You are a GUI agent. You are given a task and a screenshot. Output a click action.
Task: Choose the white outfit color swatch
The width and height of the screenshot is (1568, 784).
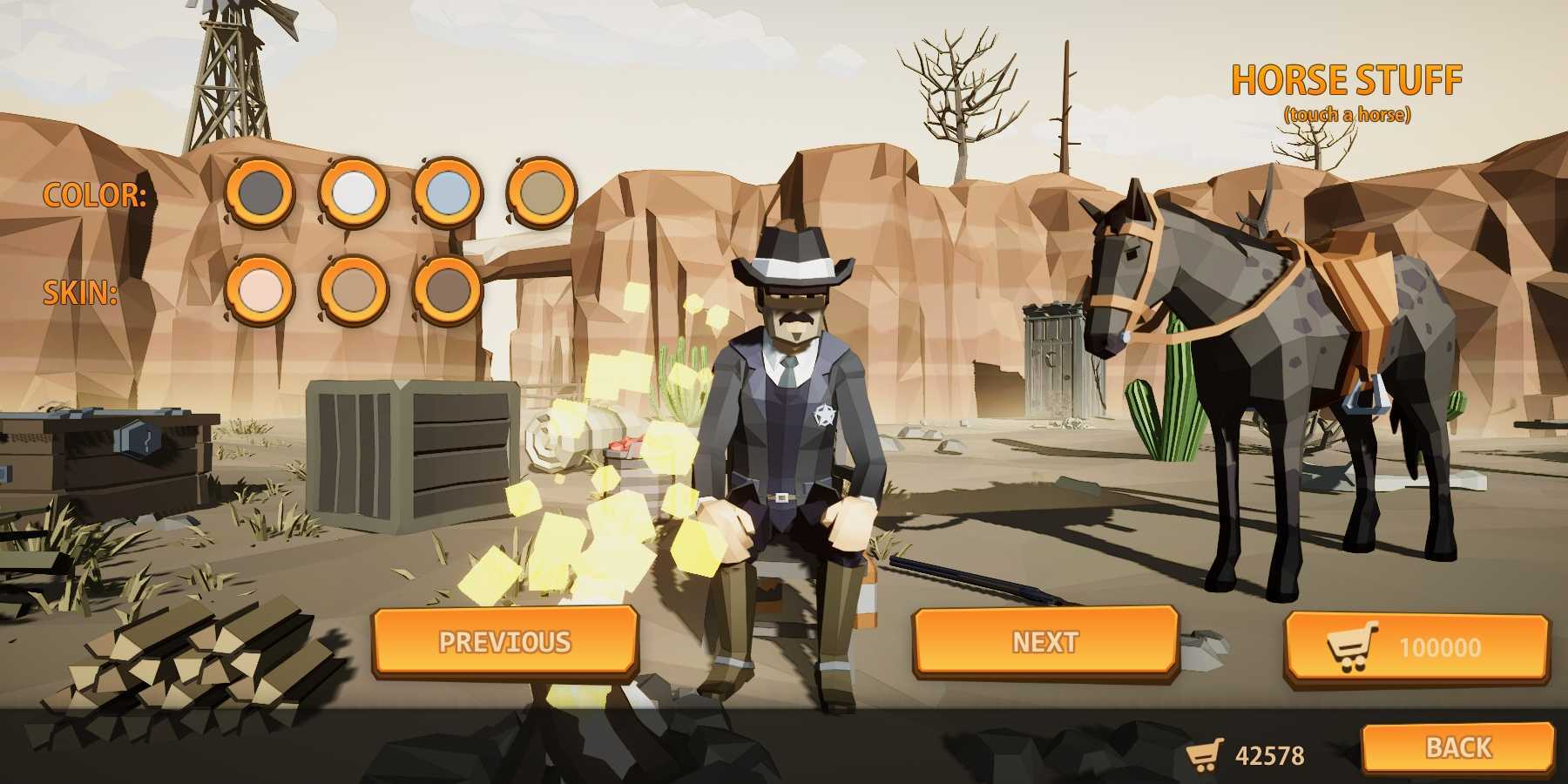[353, 192]
